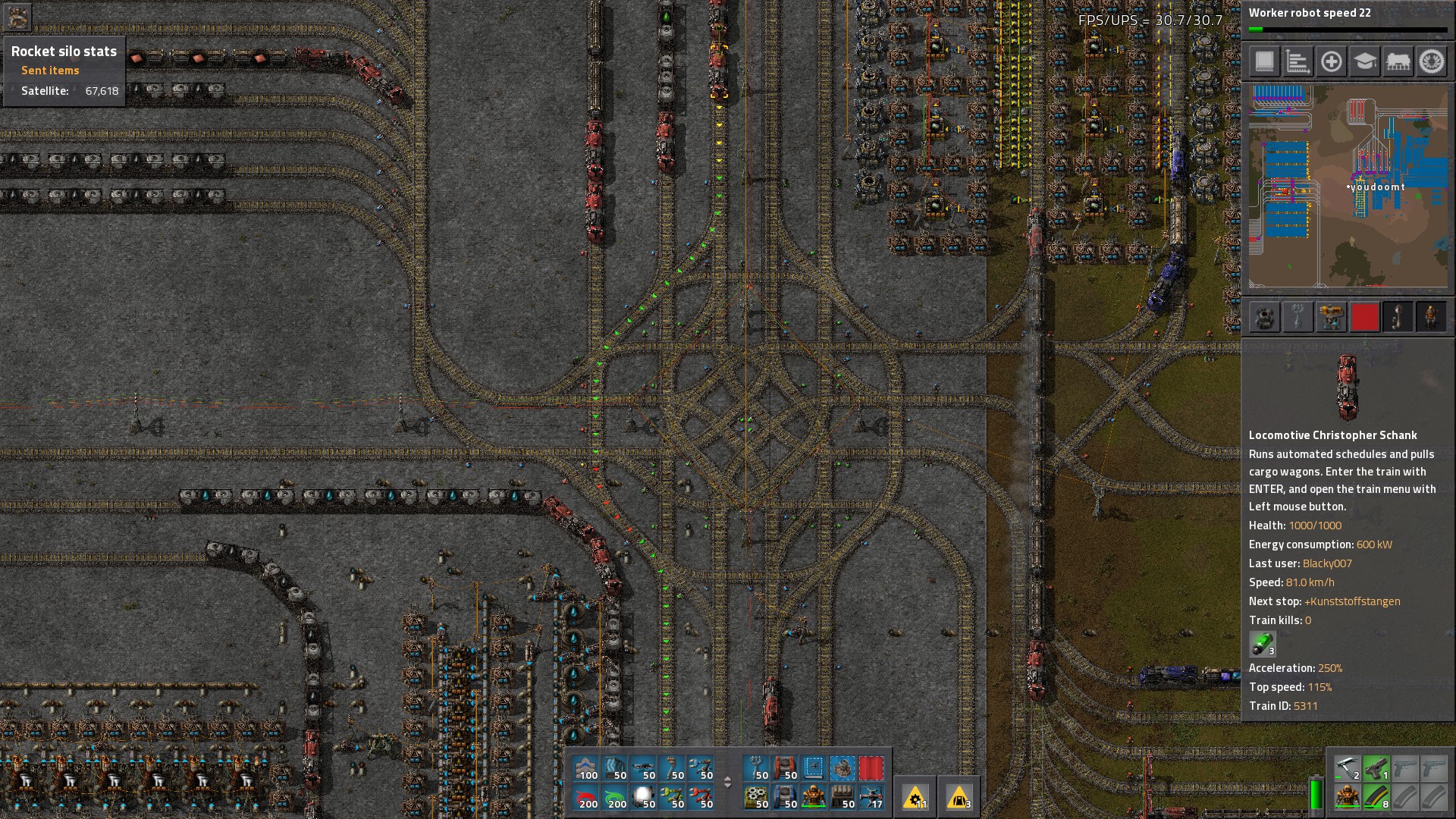
Task: Open the trains overview locomotive button
Action: click(x=1398, y=61)
